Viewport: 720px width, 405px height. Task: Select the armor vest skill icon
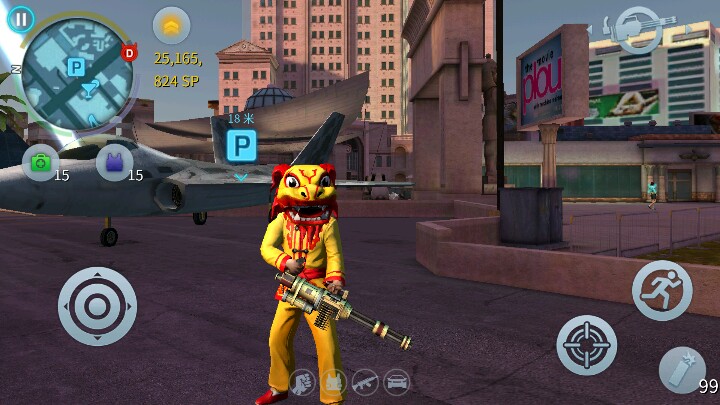(x=335, y=381)
